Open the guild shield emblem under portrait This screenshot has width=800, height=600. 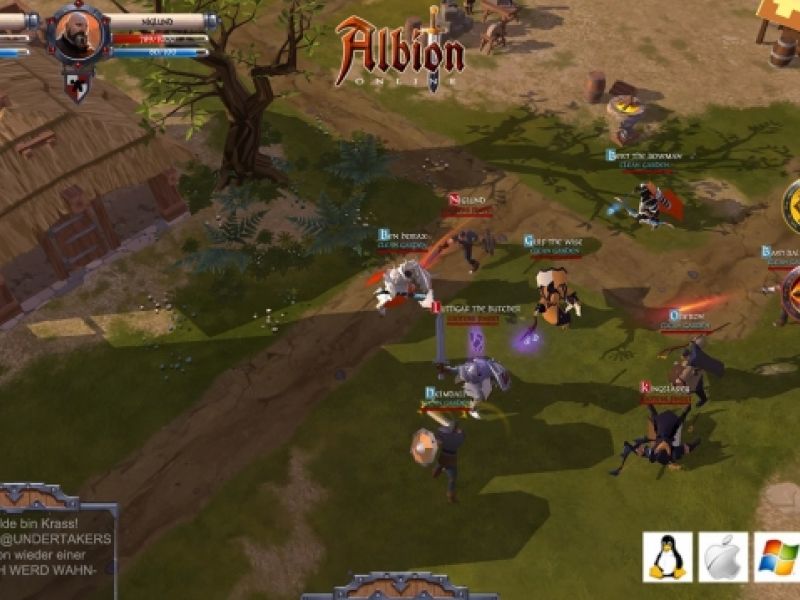click(x=77, y=84)
